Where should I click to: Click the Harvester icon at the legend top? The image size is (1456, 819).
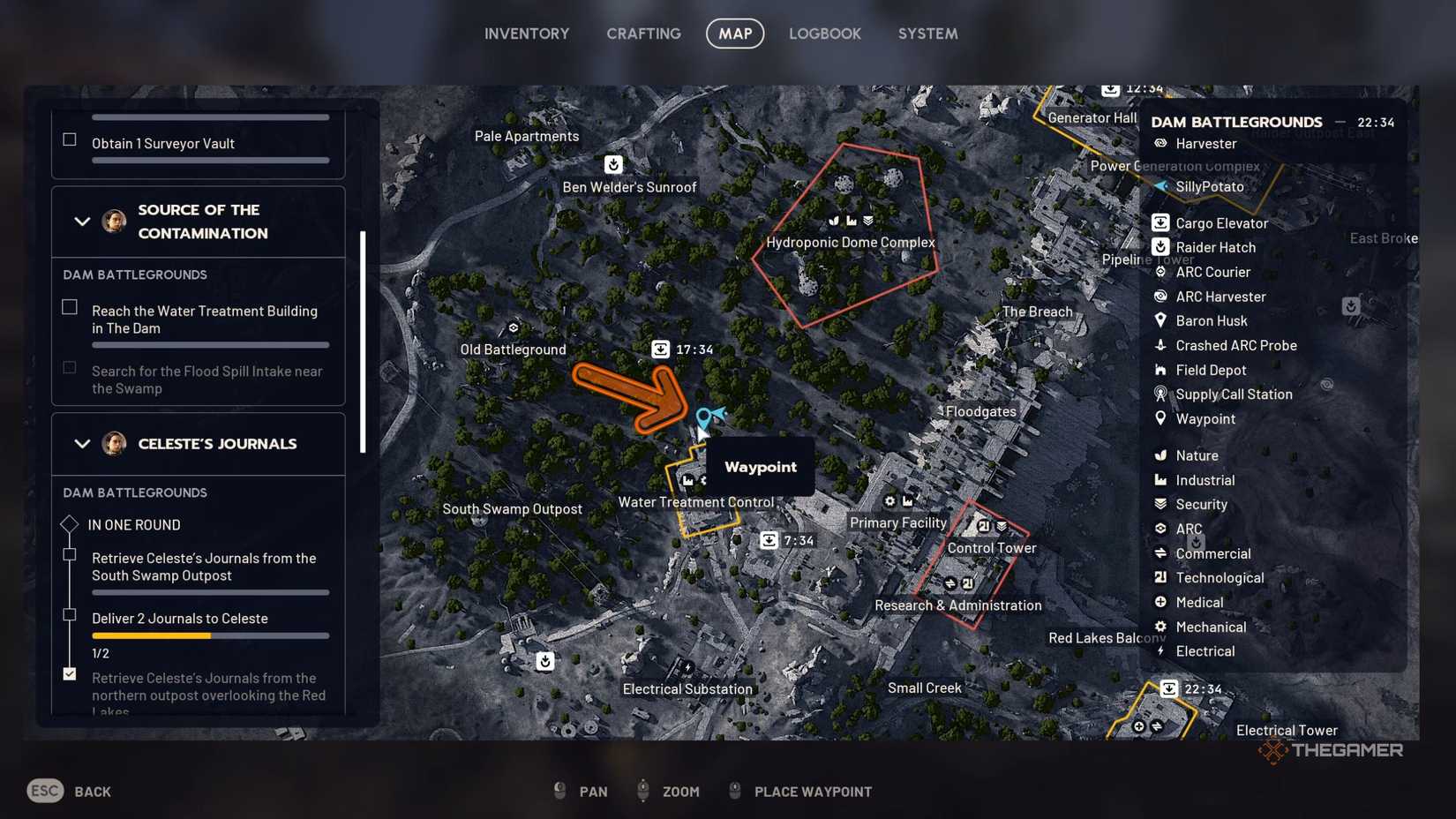click(x=1161, y=143)
